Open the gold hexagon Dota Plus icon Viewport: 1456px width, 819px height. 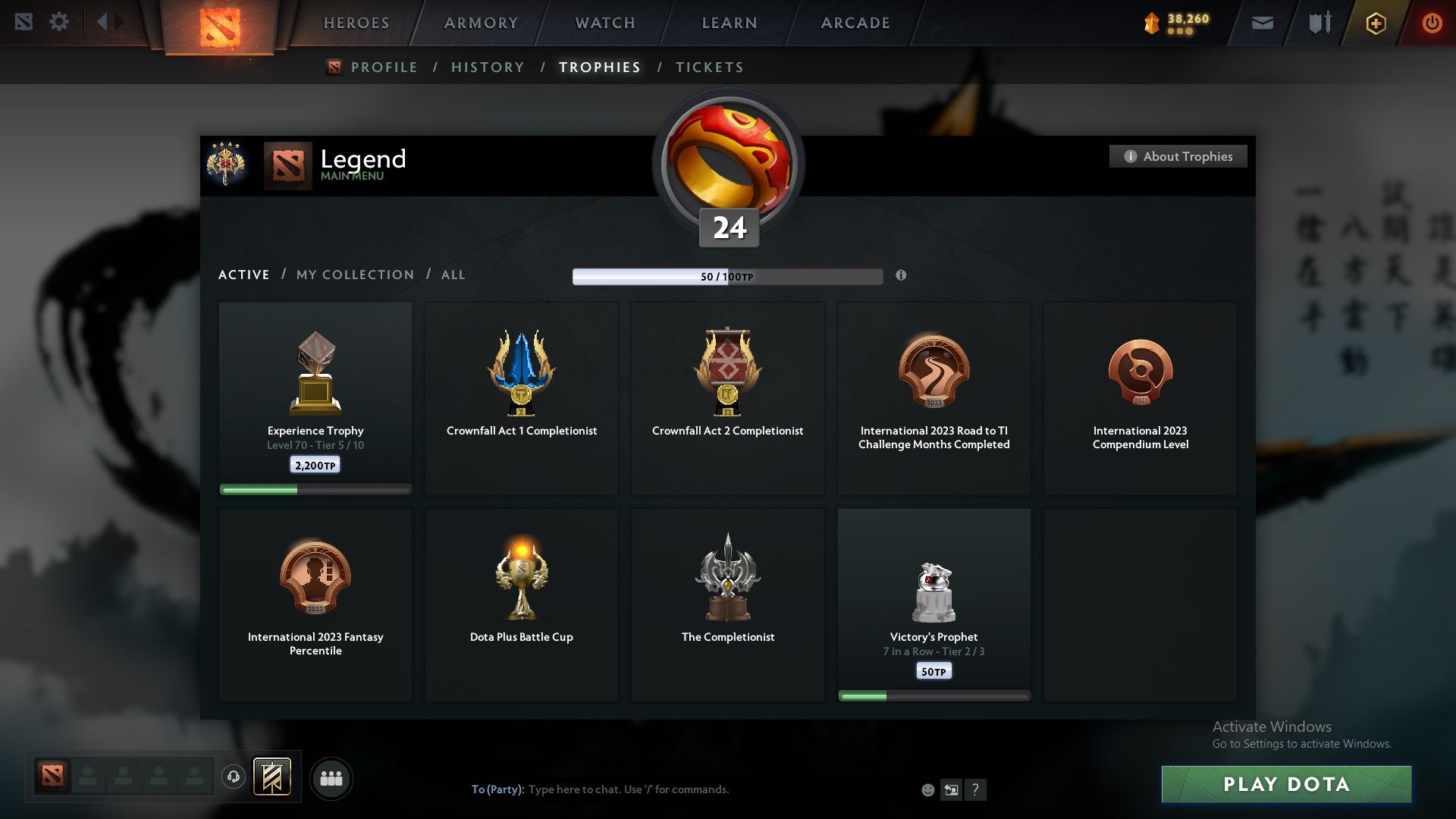[x=1375, y=22]
